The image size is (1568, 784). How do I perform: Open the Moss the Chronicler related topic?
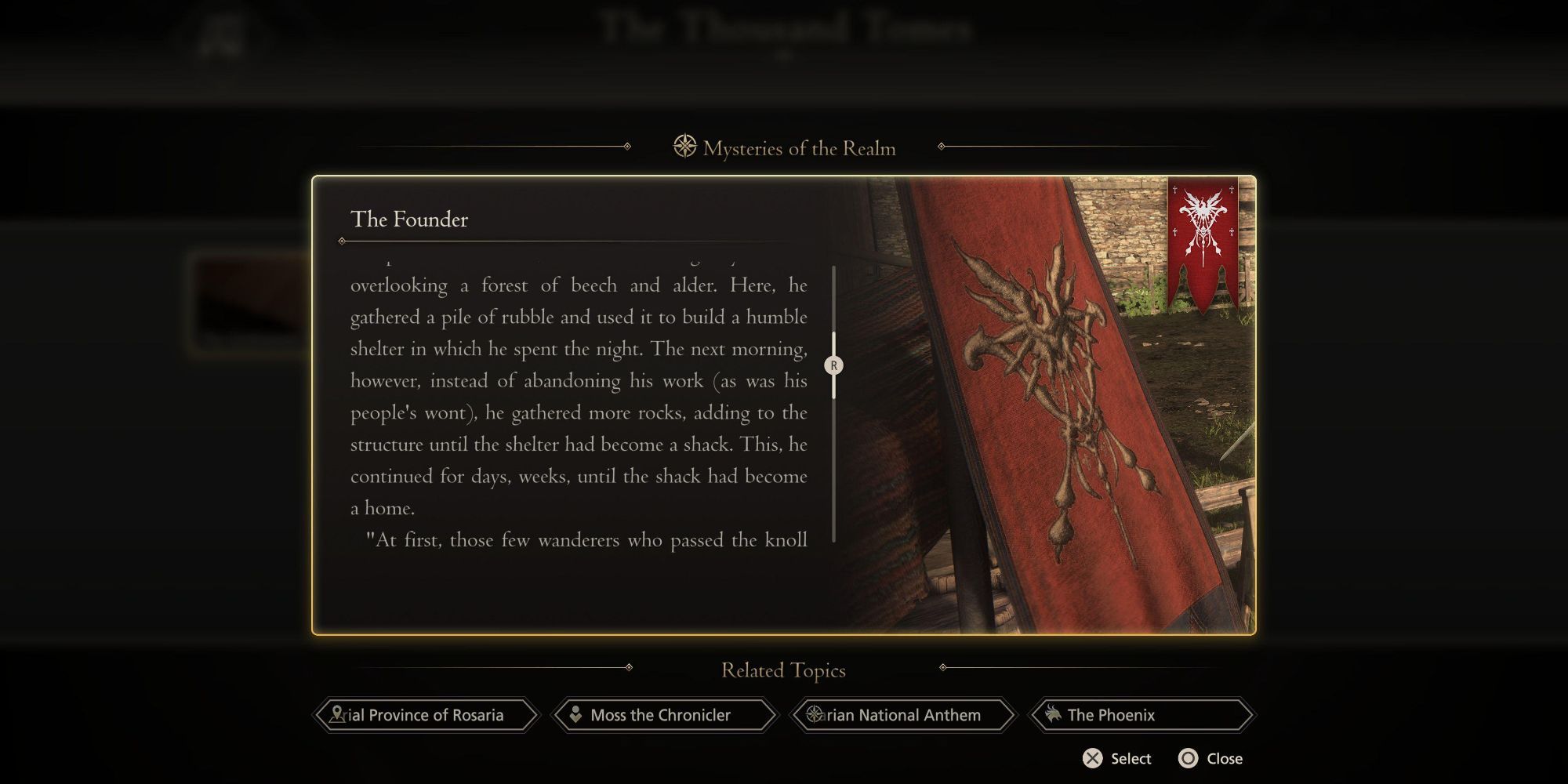pyautogui.click(x=665, y=715)
